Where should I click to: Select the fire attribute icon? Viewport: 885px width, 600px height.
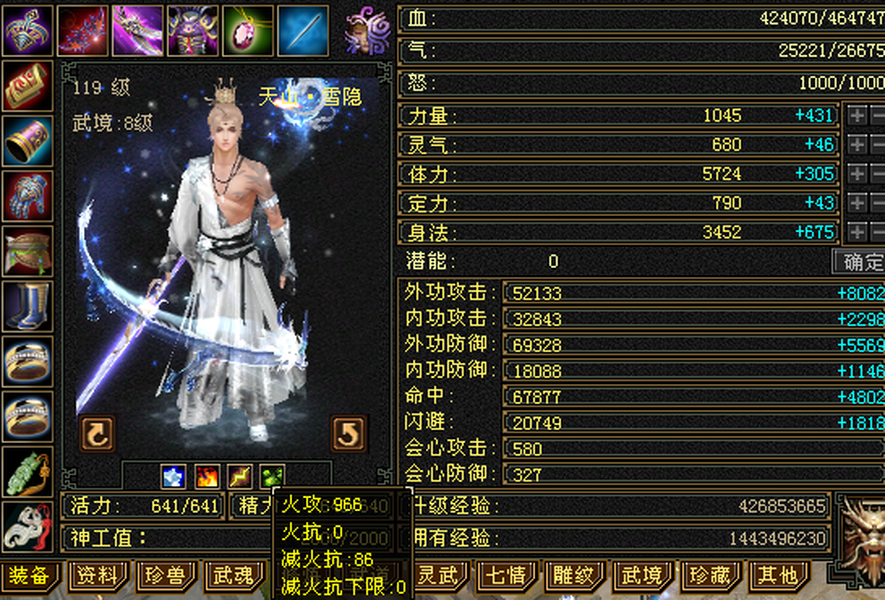(x=206, y=476)
